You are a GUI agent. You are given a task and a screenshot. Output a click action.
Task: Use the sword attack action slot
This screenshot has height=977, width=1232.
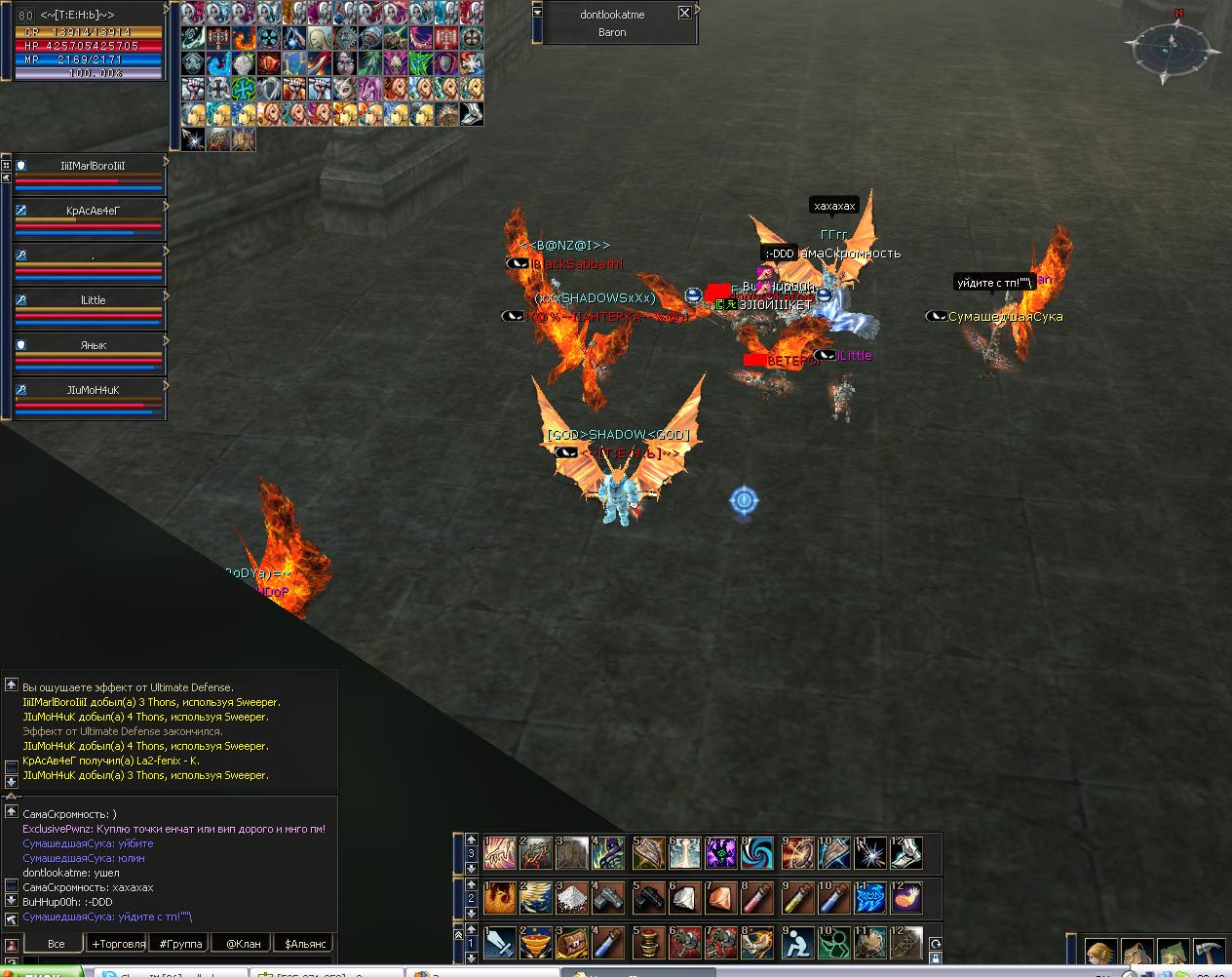click(x=500, y=943)
